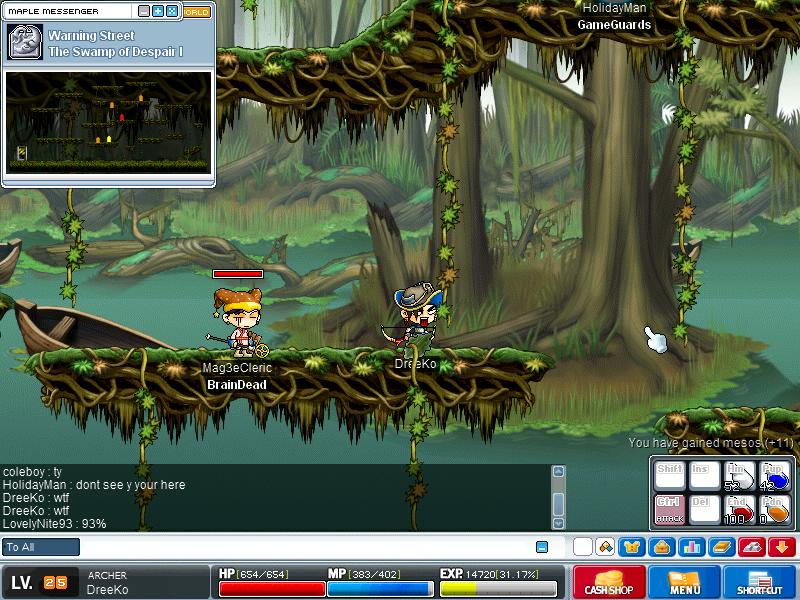Open the skill book icon
Image resolution: width=800 pixels, height=600 pixels.
[x=721, y=547]
